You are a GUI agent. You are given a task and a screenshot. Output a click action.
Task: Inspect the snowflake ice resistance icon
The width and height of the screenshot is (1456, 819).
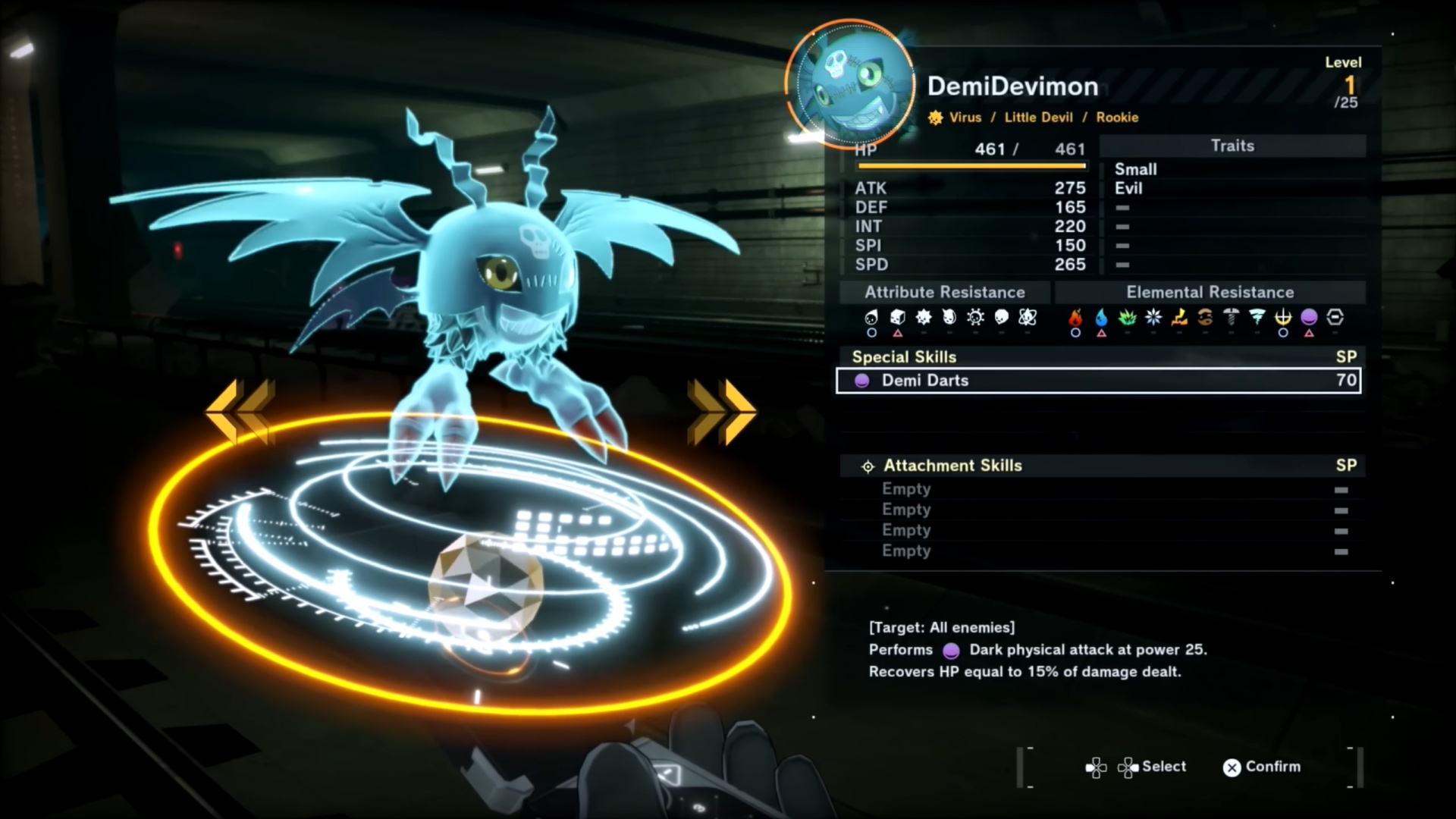[x=1153, y=318]
